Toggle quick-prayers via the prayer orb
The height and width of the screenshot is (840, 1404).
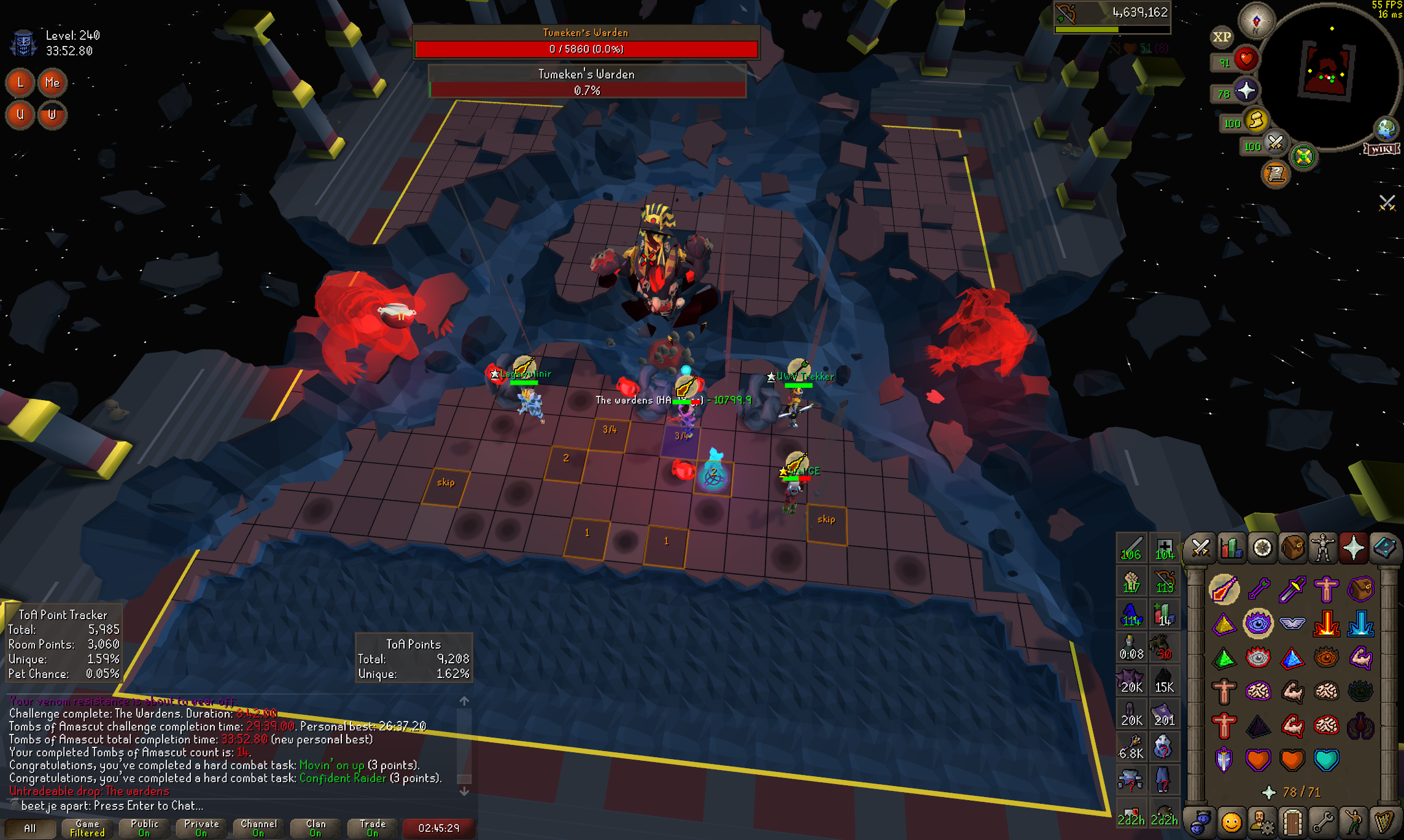(x=1246, y=91)
